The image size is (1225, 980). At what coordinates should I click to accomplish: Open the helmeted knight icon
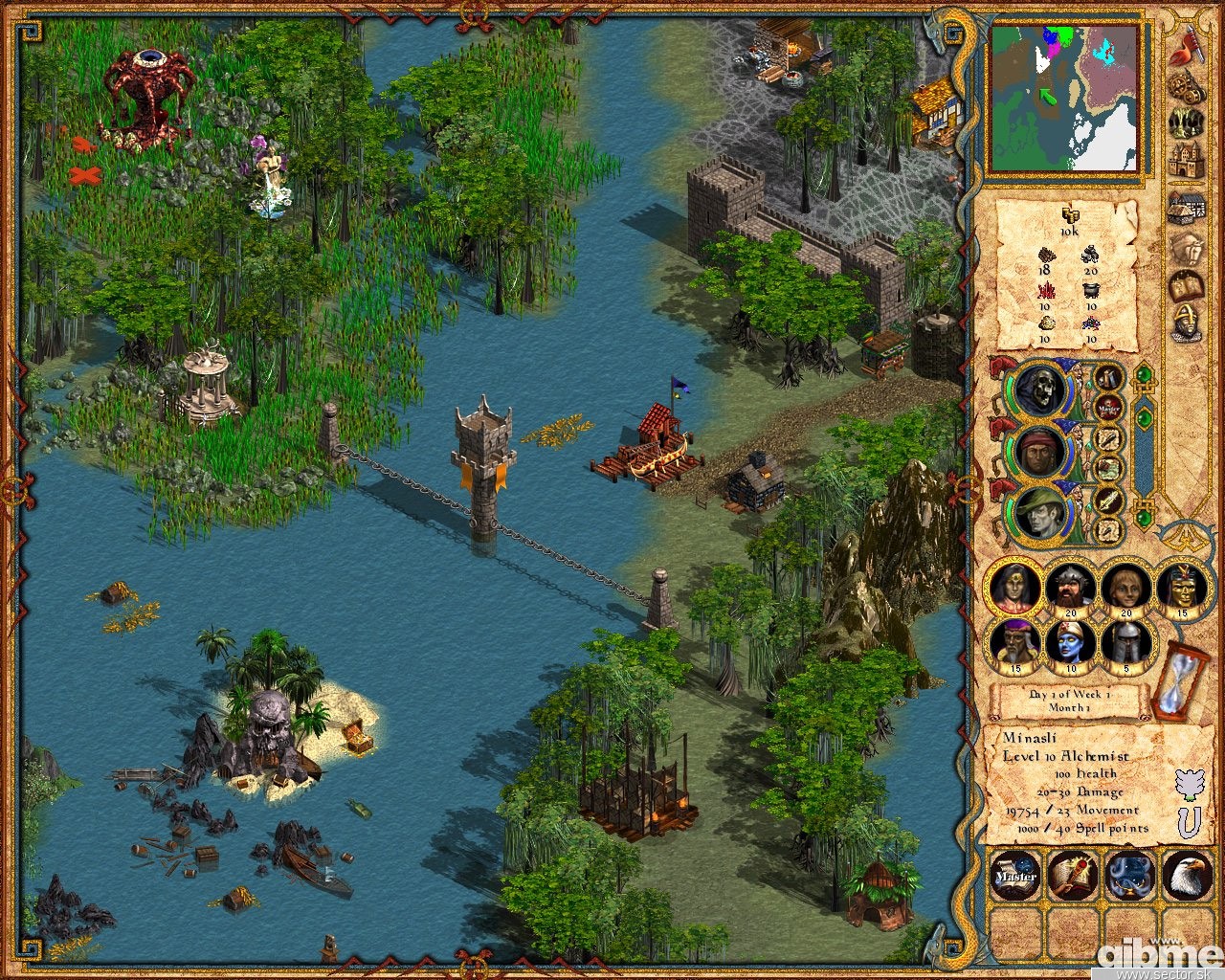1187,323
